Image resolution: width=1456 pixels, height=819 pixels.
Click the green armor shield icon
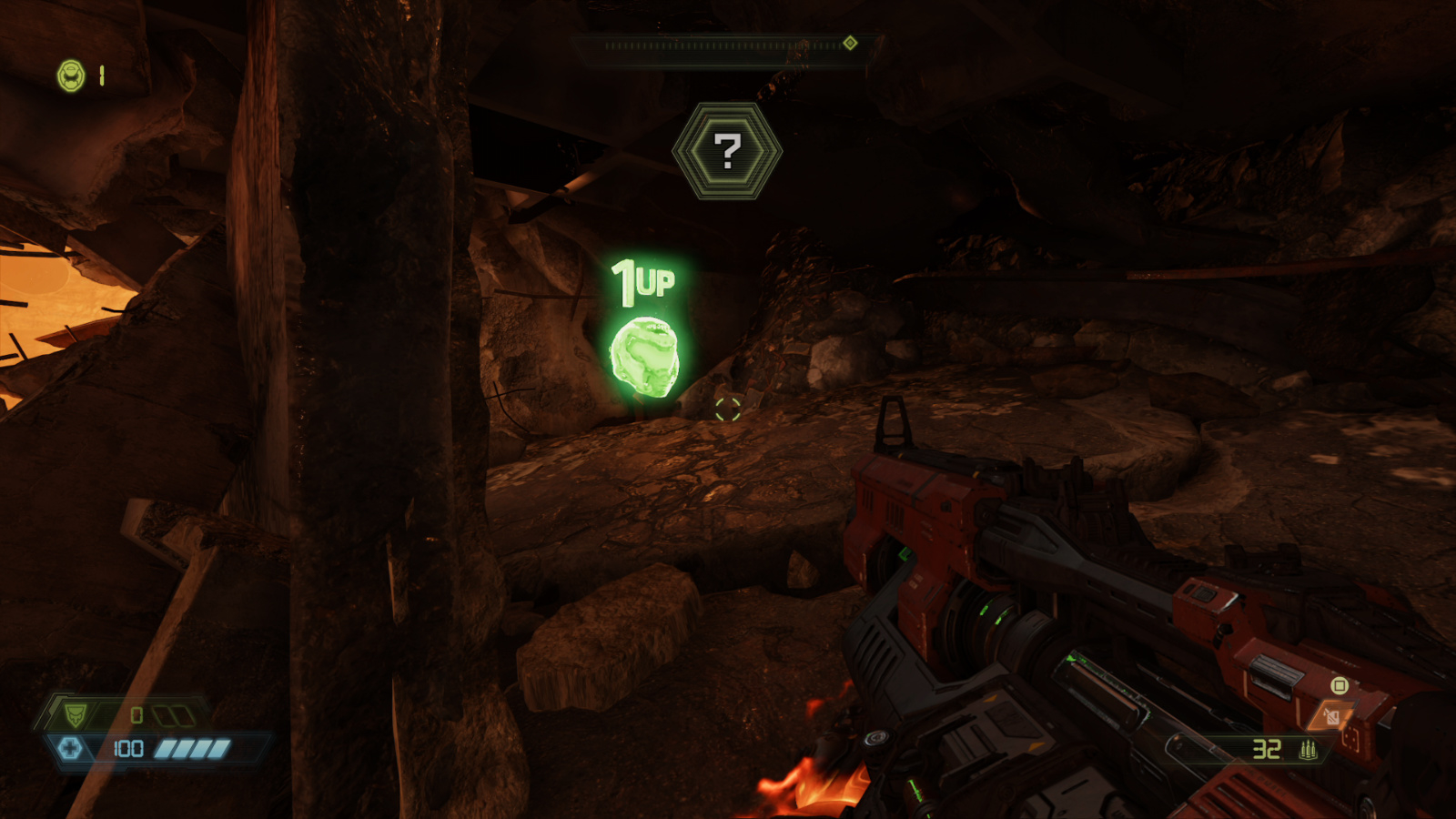(x=76, y=714)
